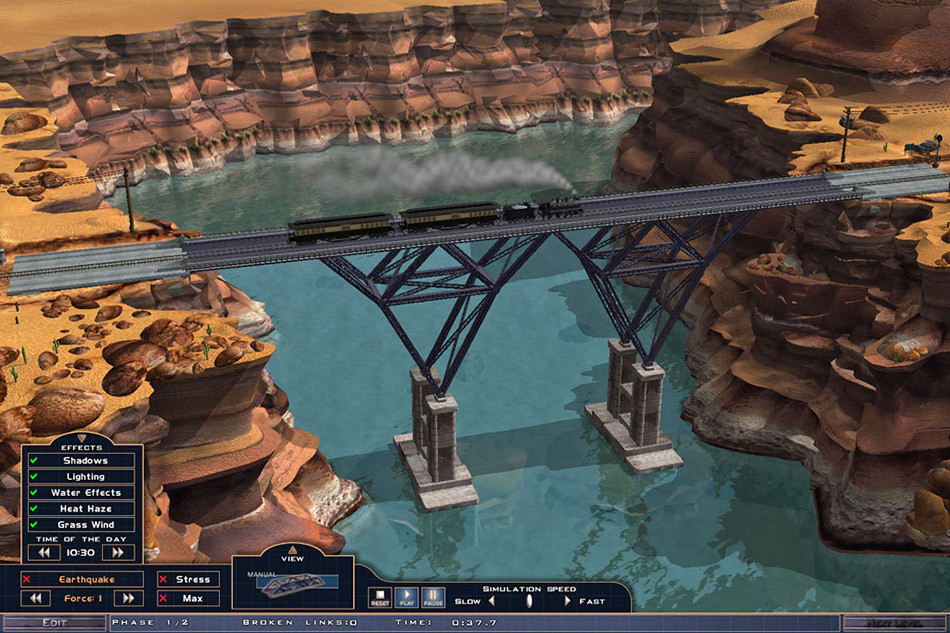Turn on the Stress display
Screen dimensions: 950x633
[x=164, y=579]
